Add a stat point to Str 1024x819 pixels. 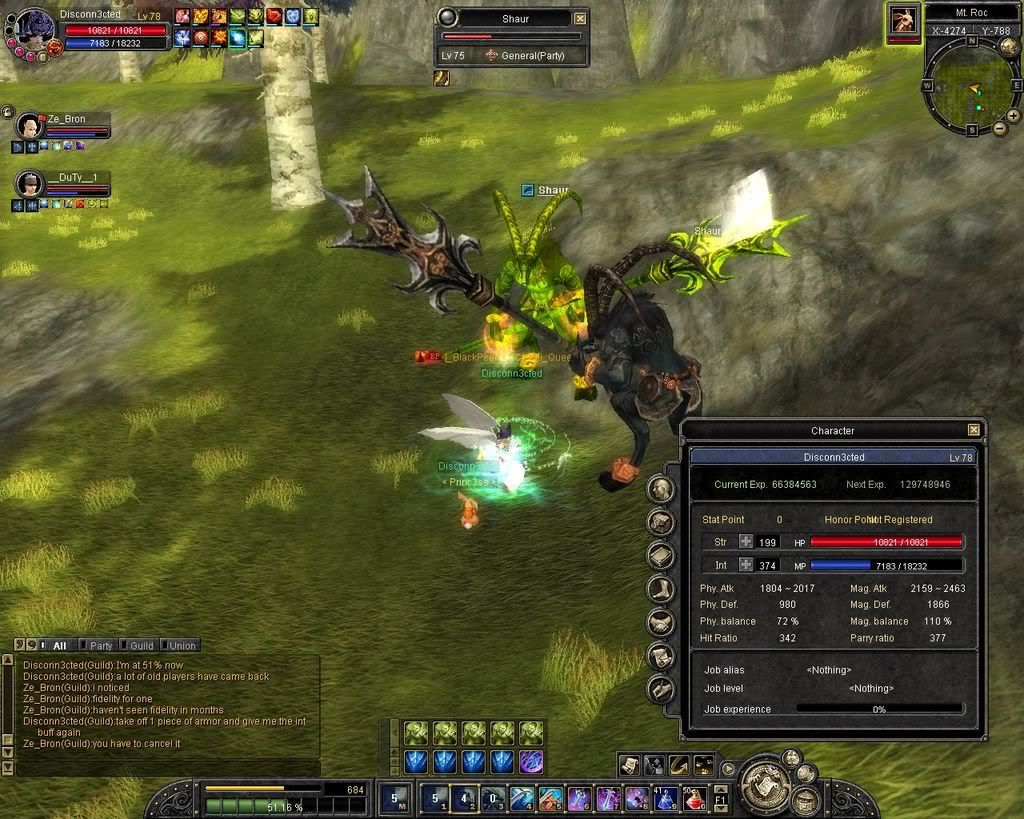click(x=746, y=542)
